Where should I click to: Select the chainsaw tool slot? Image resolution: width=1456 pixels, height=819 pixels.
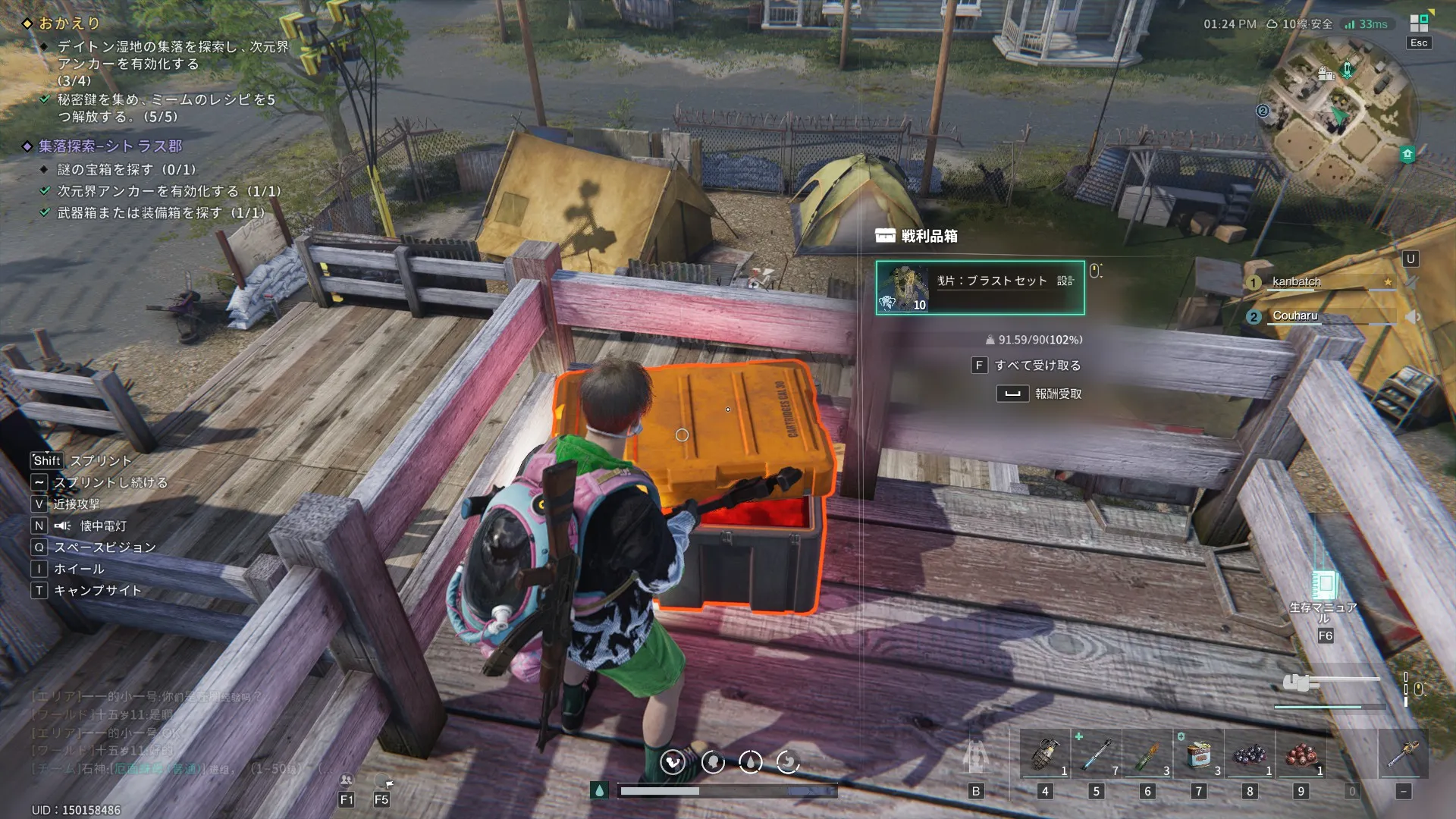(1404, 755)
